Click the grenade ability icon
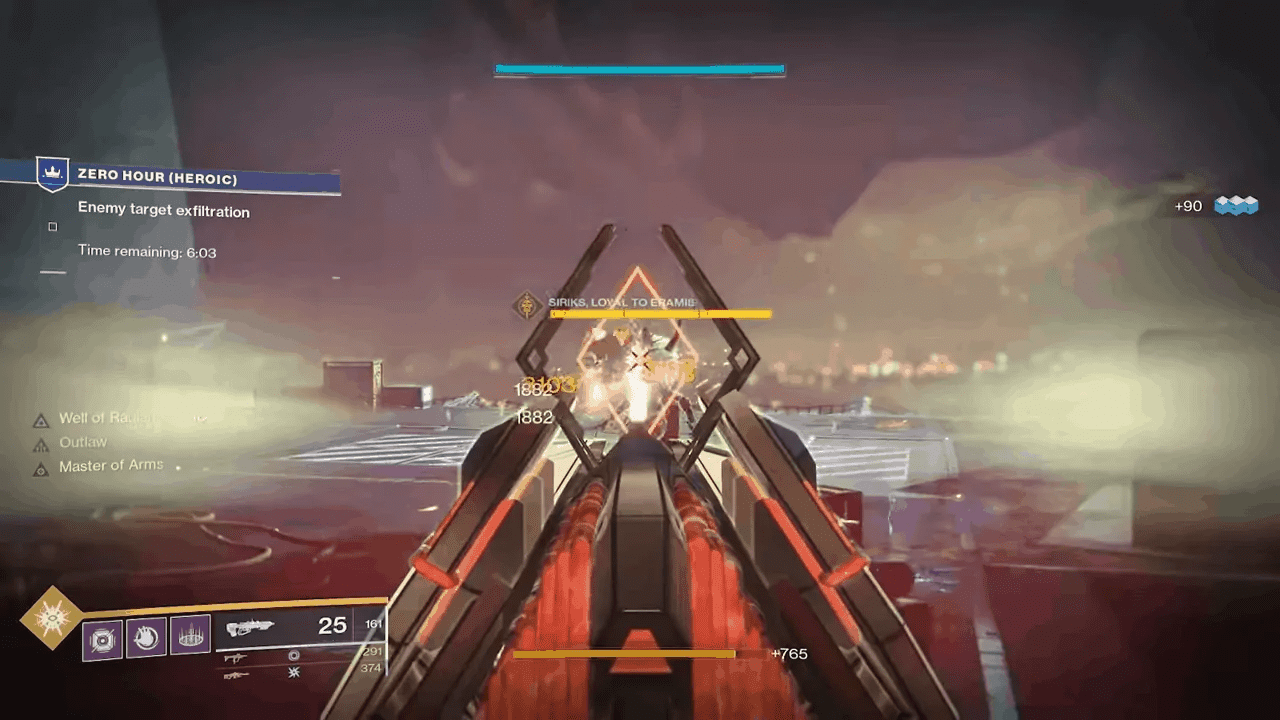1280x720 pixels. click(101, 639)
